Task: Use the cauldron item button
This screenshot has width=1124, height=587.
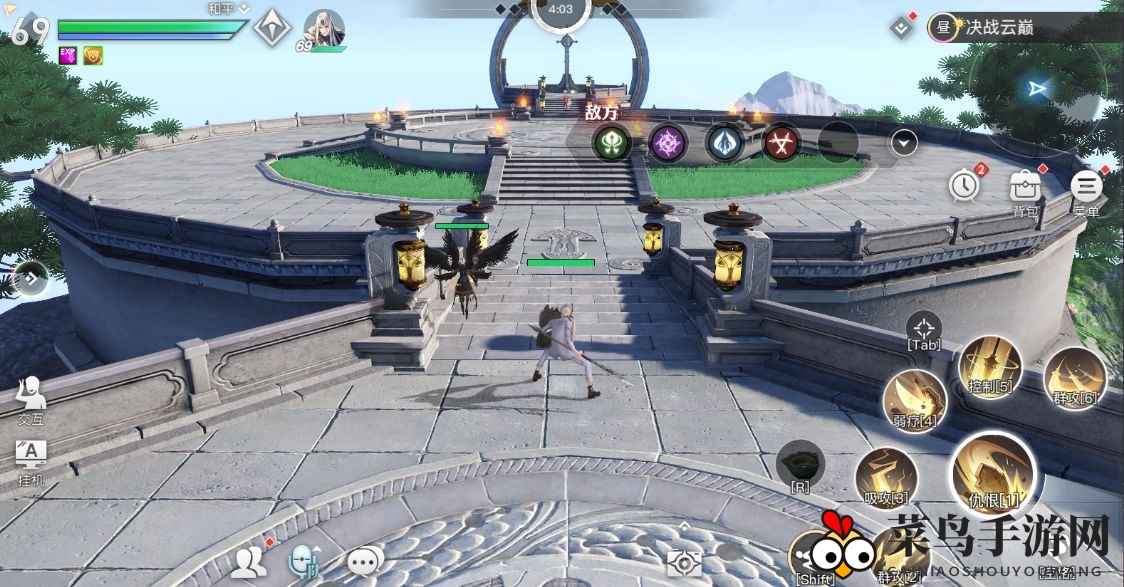Action: (x=800, y=464)
